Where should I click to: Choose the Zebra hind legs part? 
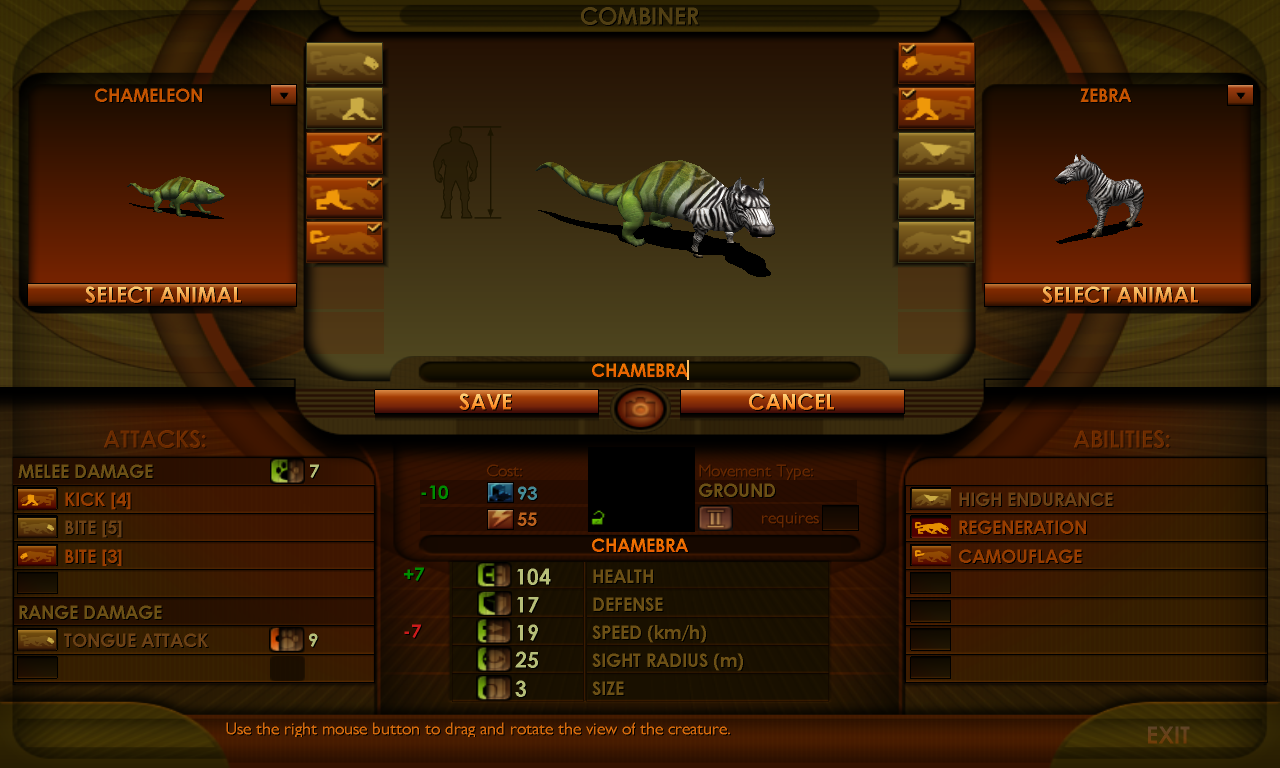tap(936, 198)
